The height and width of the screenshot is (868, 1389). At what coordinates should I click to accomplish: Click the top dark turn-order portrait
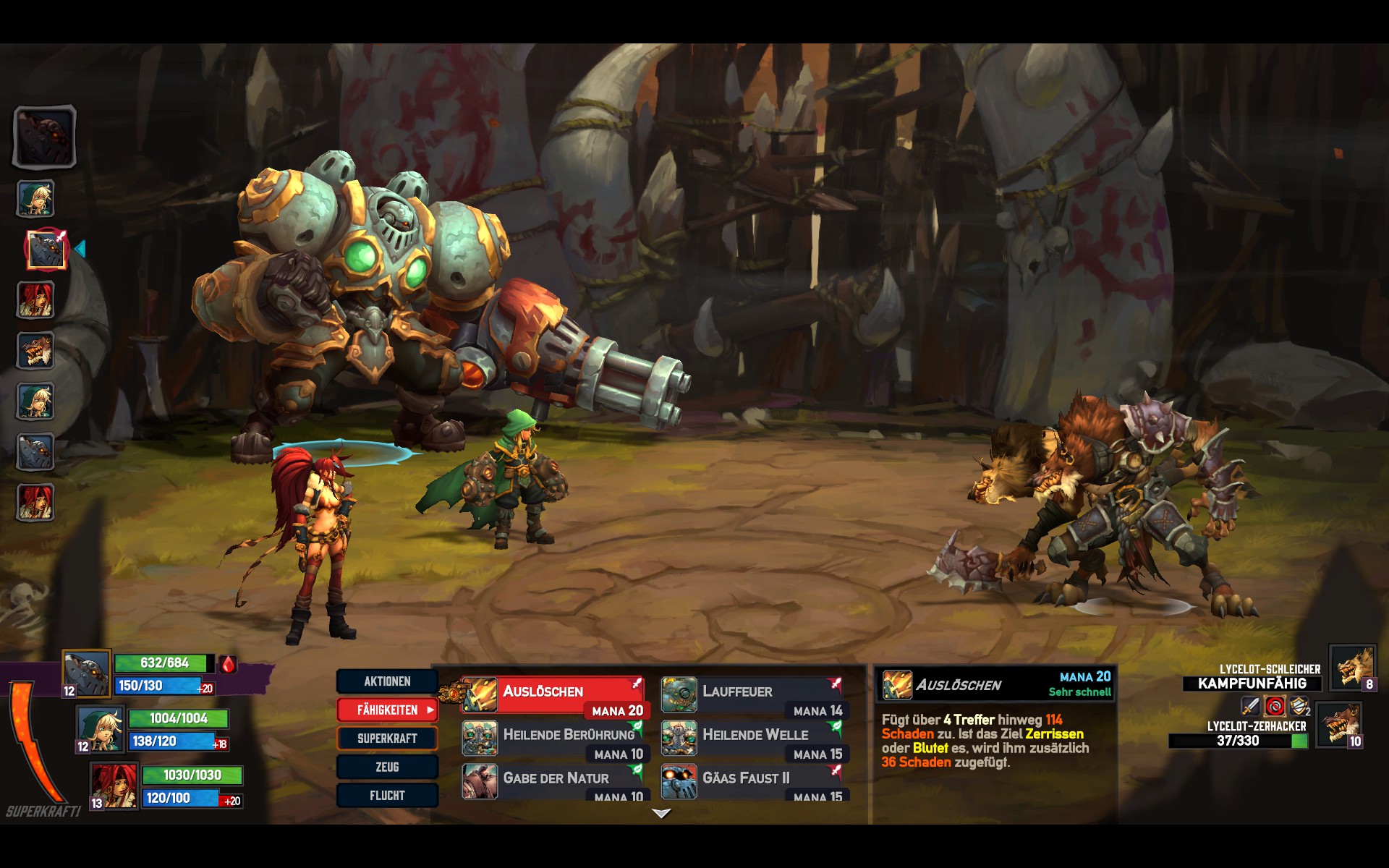[44, 137]
